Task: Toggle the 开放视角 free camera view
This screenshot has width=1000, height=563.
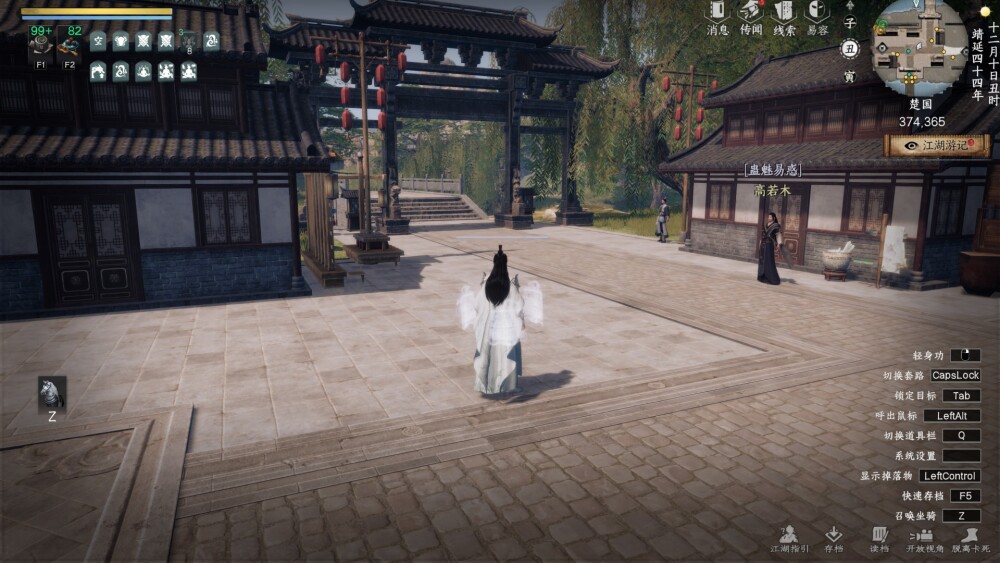Action: [x=924, y=537]
